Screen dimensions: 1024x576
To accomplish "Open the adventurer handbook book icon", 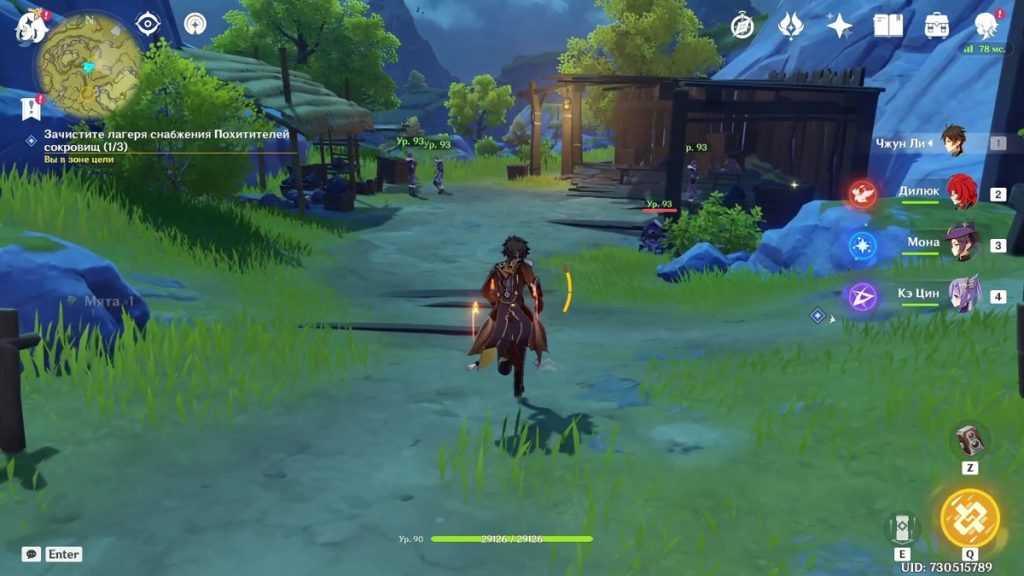I will tap(888, 26).
